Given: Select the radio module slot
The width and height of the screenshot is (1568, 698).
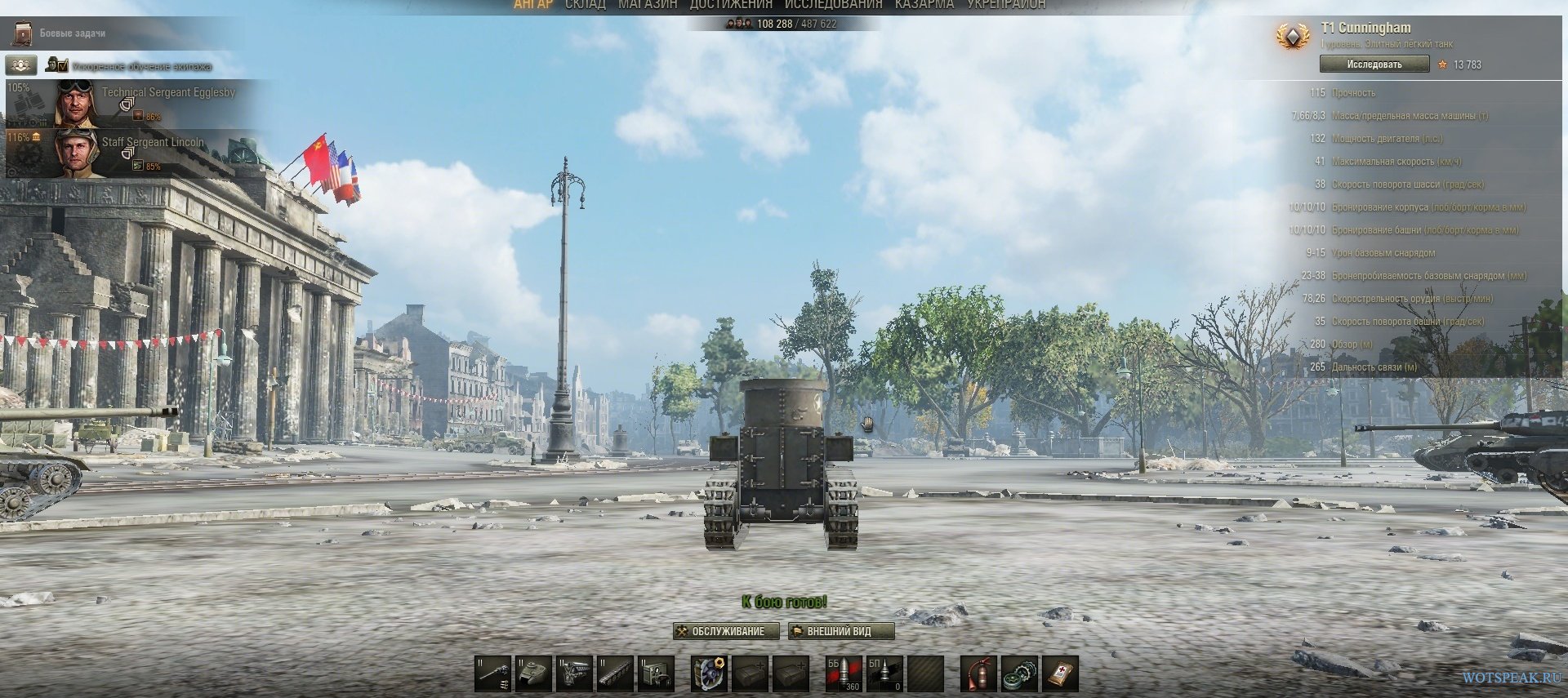Looking at the screenshot, I should (x=656, y=674).
